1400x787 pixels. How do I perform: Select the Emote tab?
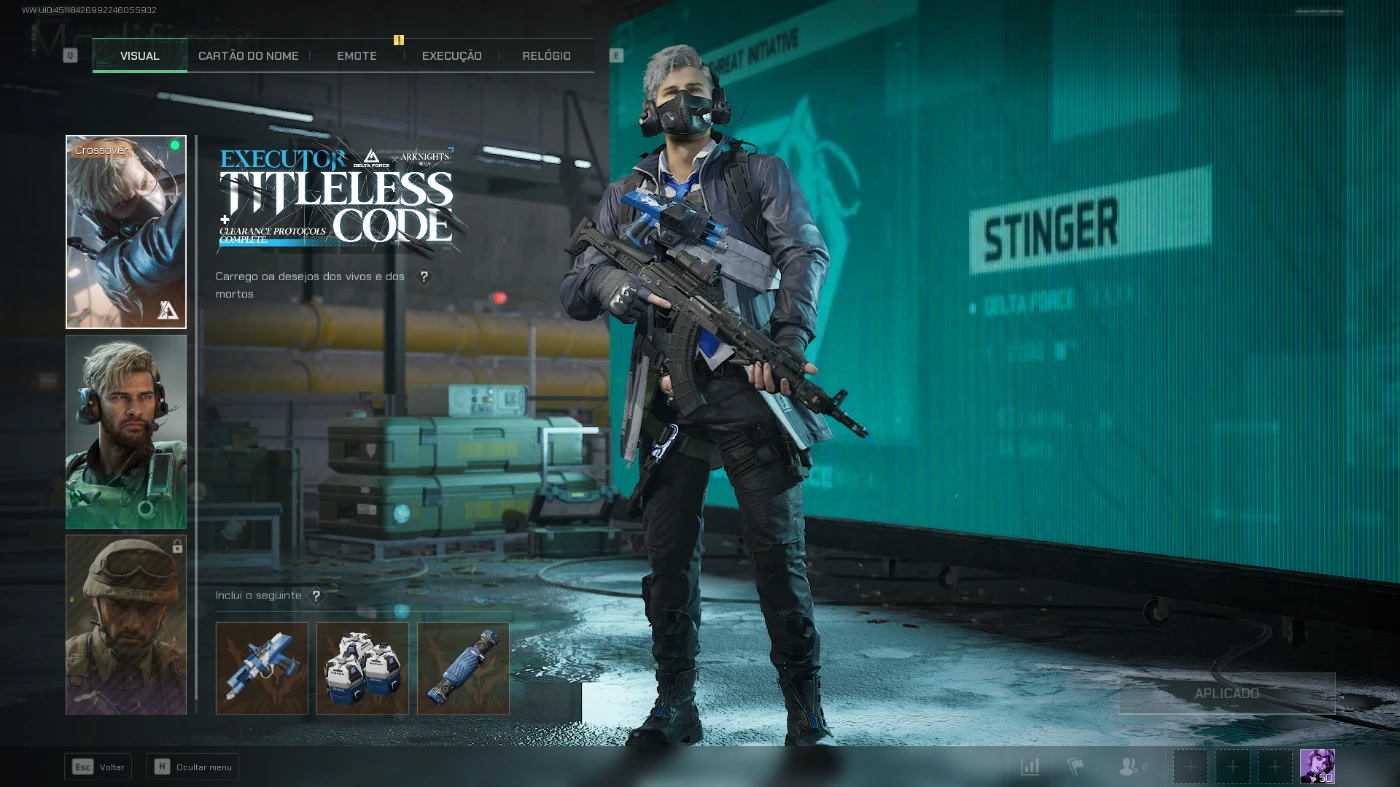357,56
